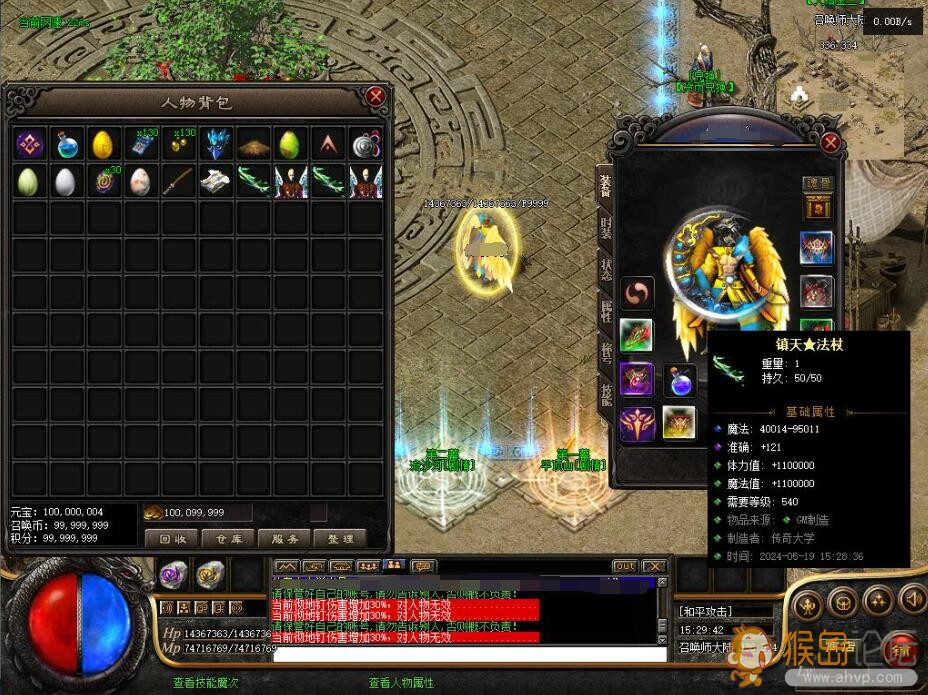
Task: Use the purple spiral shell hotbar item
Action: (174, 574)
